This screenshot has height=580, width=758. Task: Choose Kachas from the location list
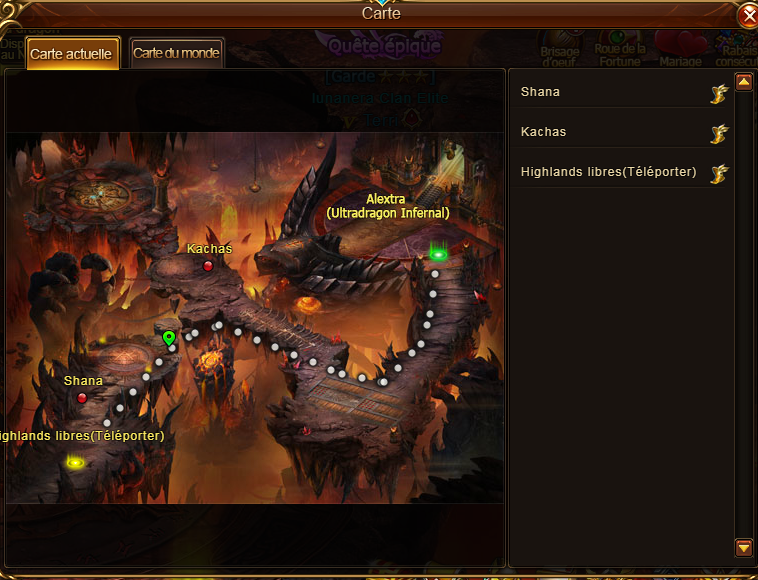click(544, 132)
